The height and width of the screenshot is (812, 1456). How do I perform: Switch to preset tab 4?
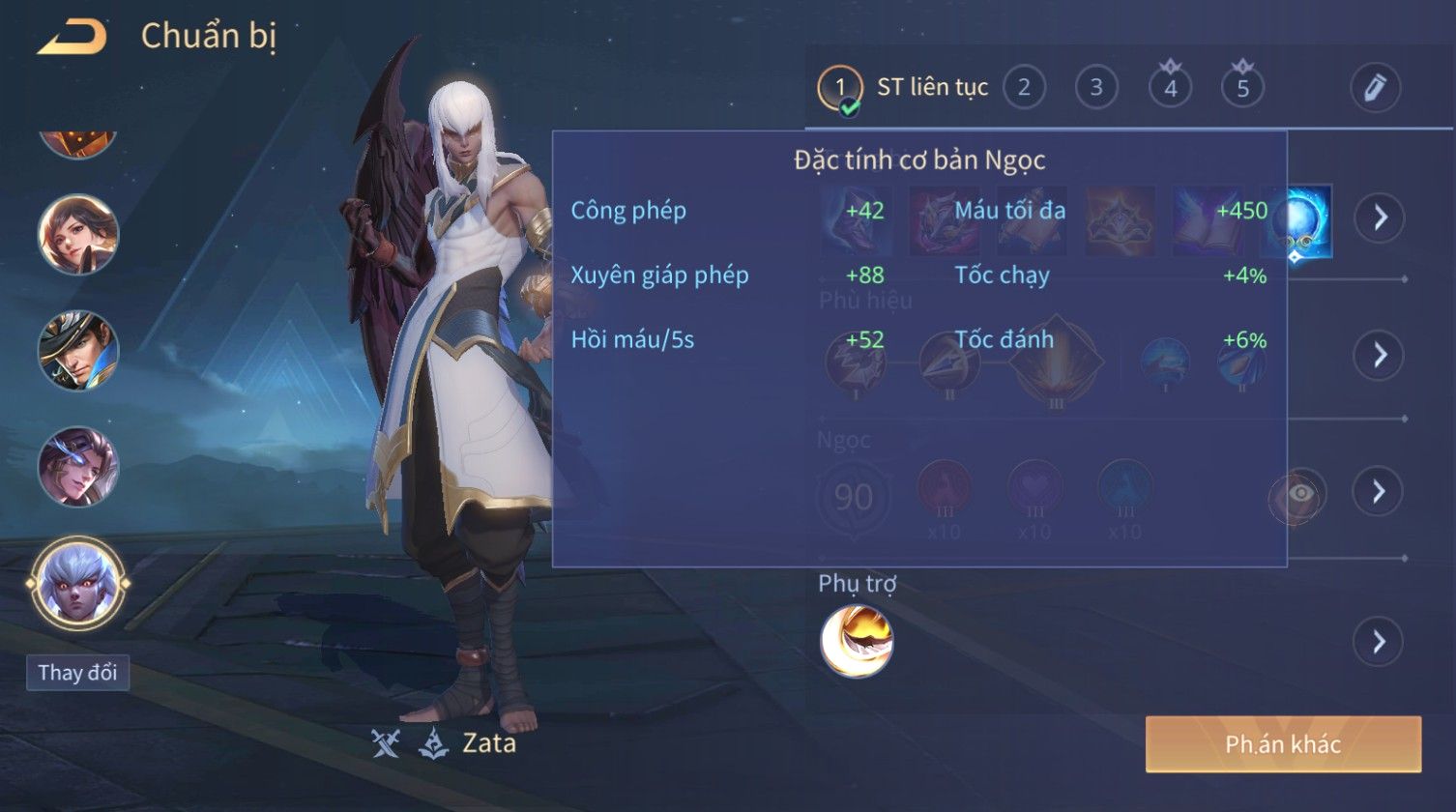pyautogui.click(x=1170, y=88)
